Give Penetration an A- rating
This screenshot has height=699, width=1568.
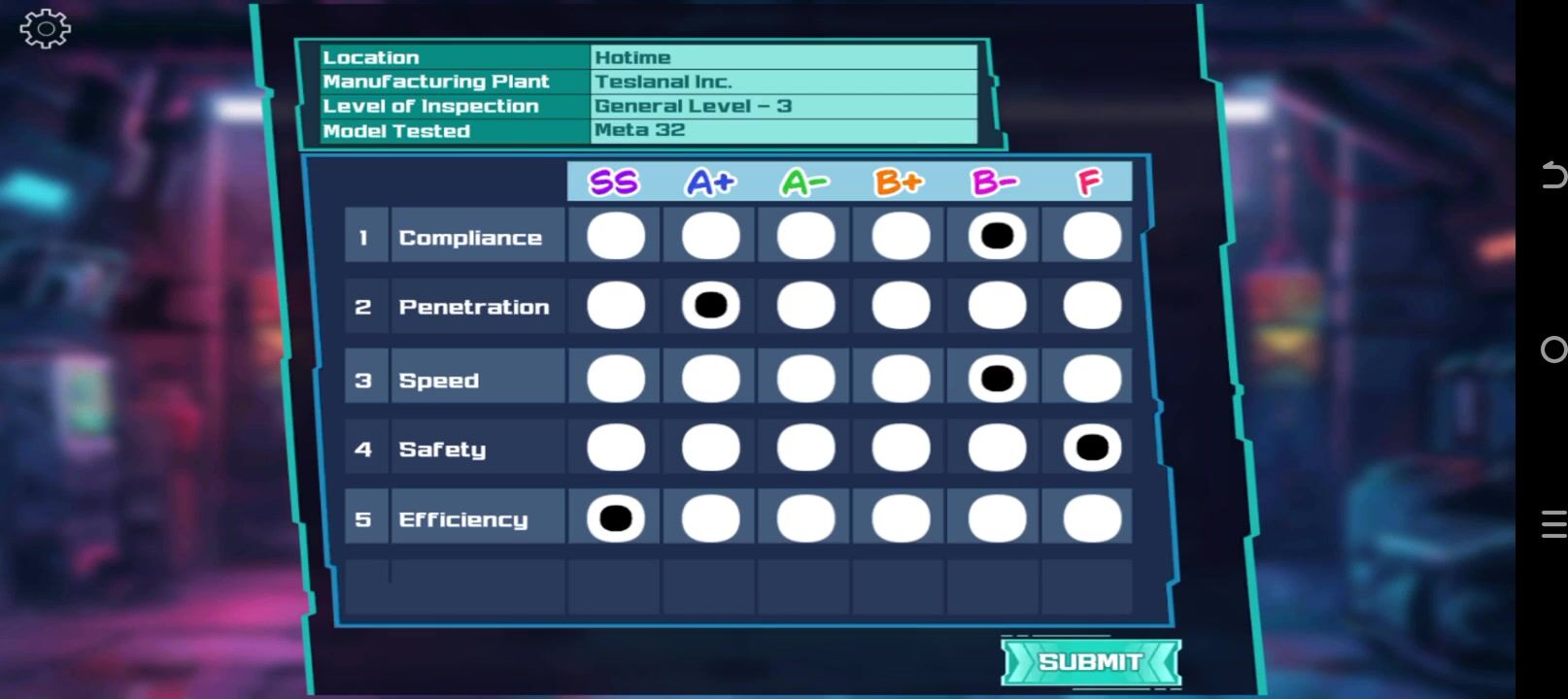(x=805, y=306)
